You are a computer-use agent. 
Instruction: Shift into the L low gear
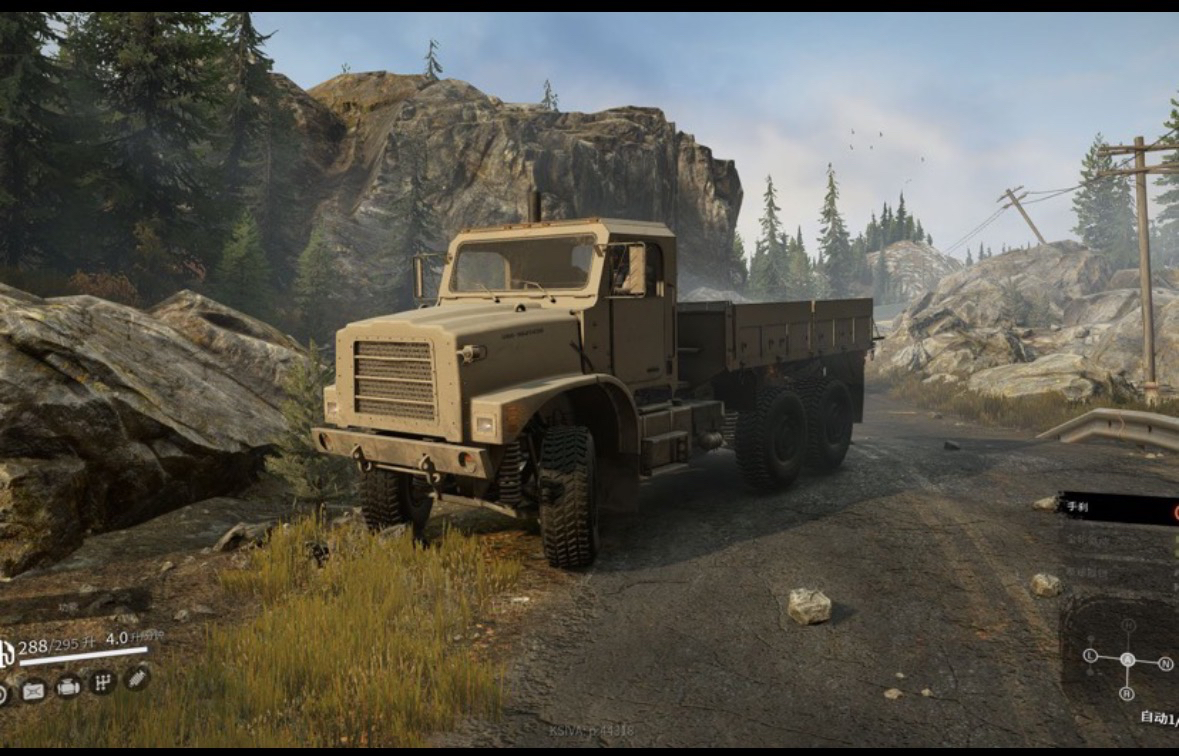[1090, 656]
